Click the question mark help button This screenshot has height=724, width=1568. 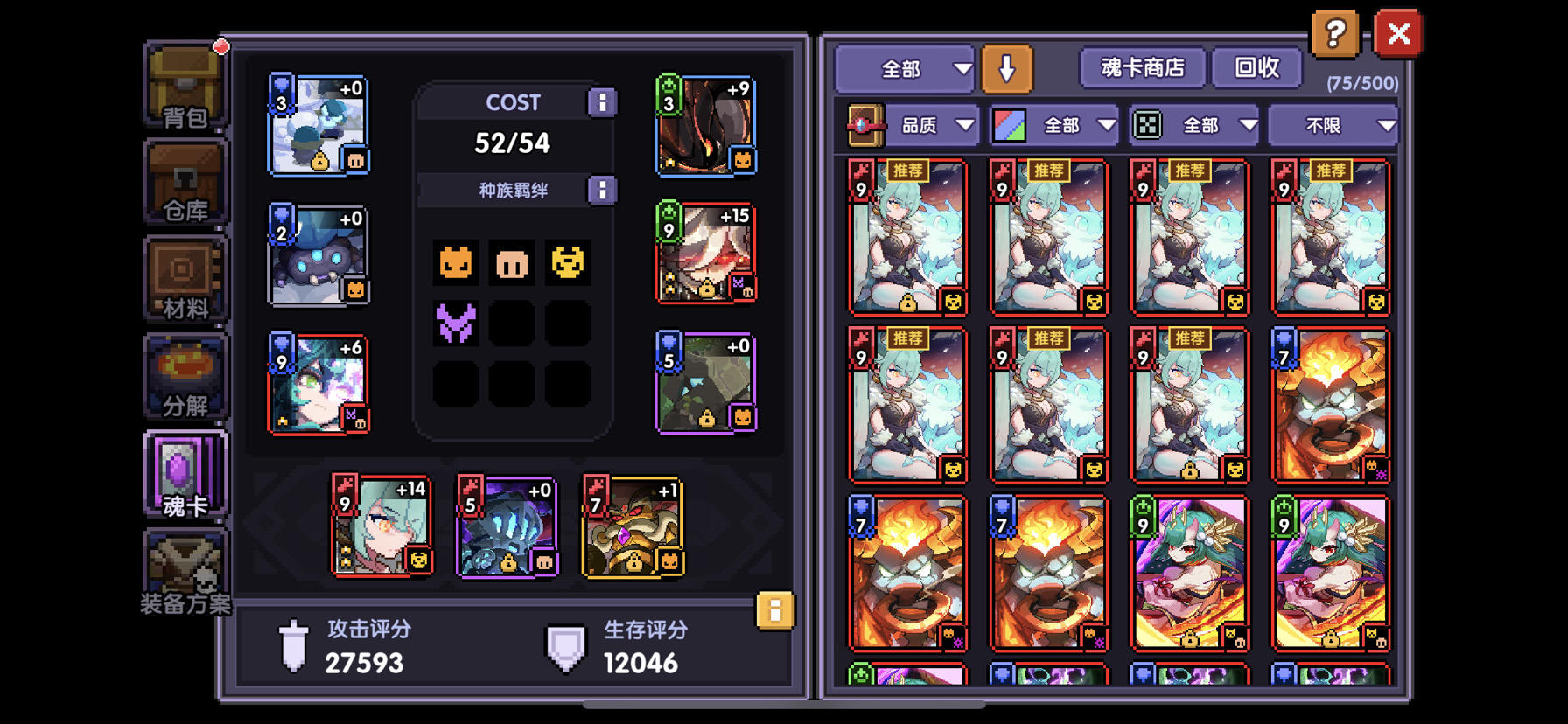pyautogui.click(x=1333, y=35)
